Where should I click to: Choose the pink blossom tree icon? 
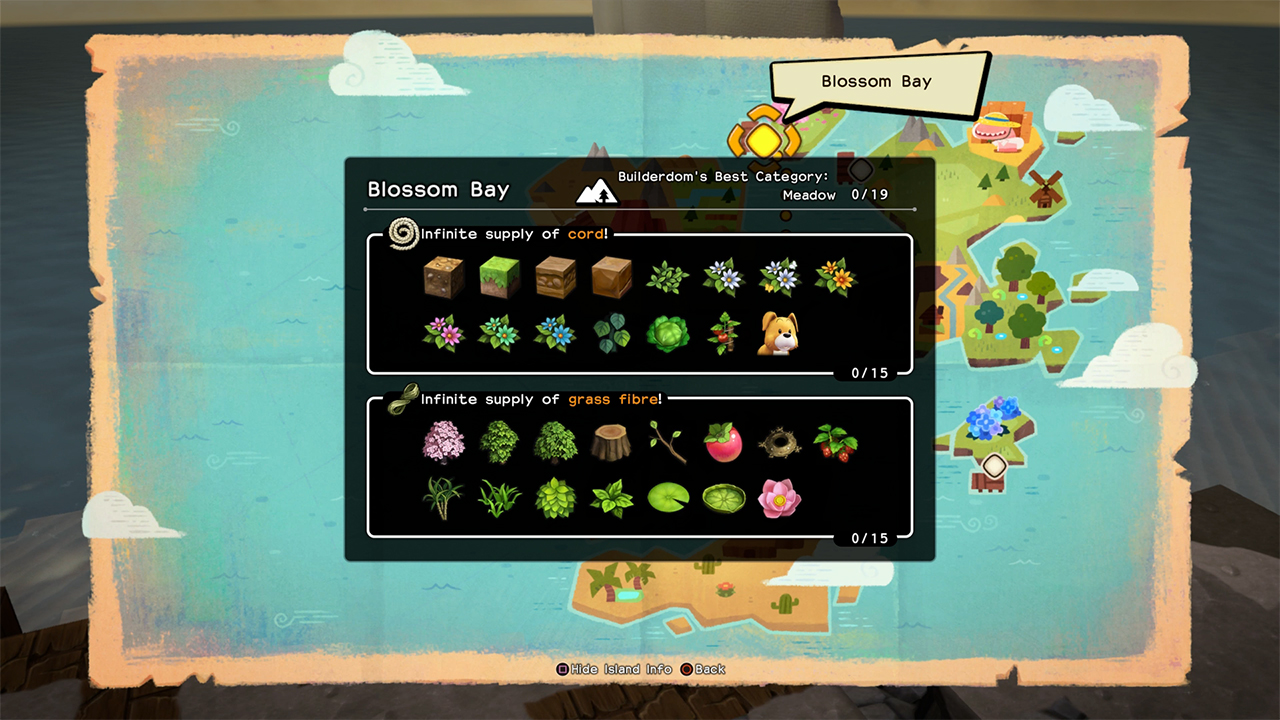click(x=443, y=442)
